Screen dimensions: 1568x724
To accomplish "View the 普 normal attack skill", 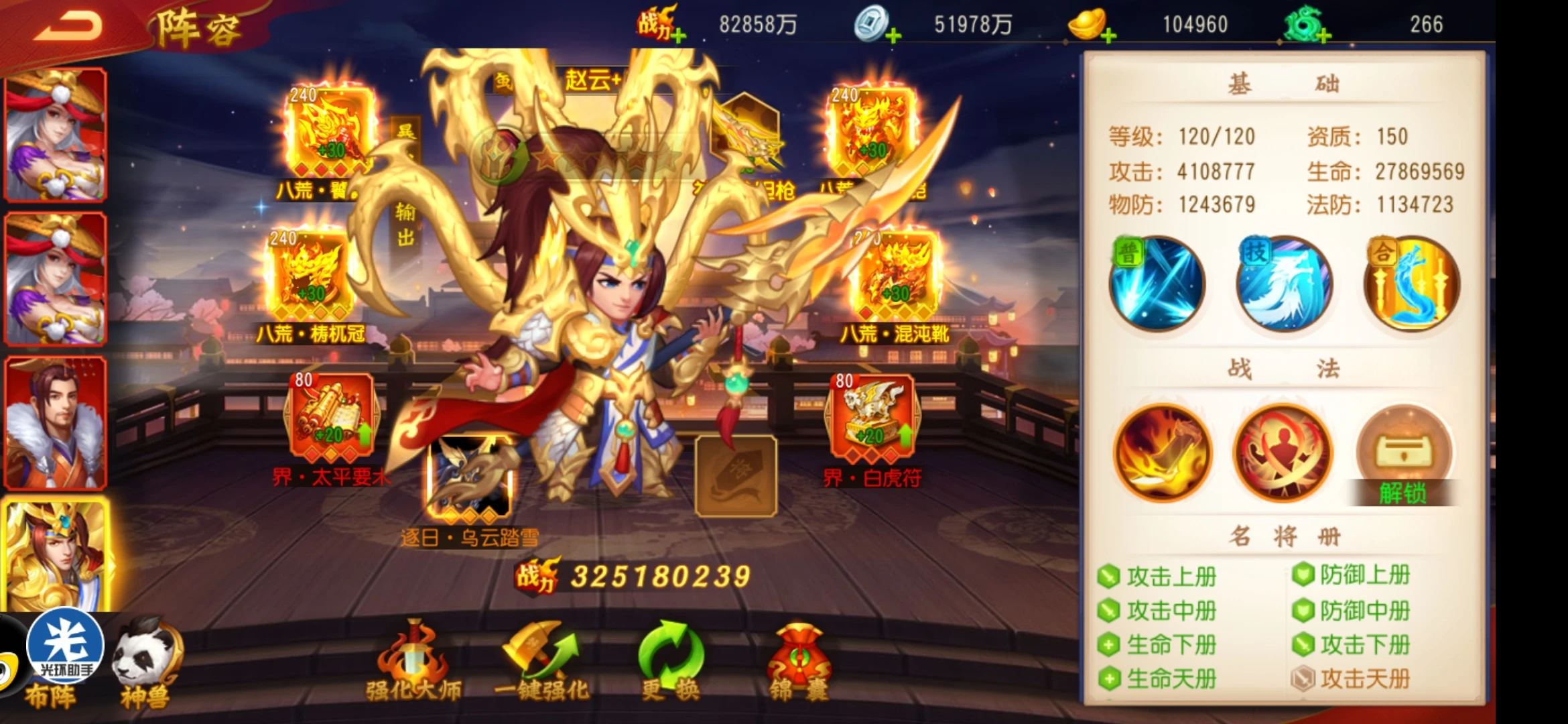I will 1157,284.
